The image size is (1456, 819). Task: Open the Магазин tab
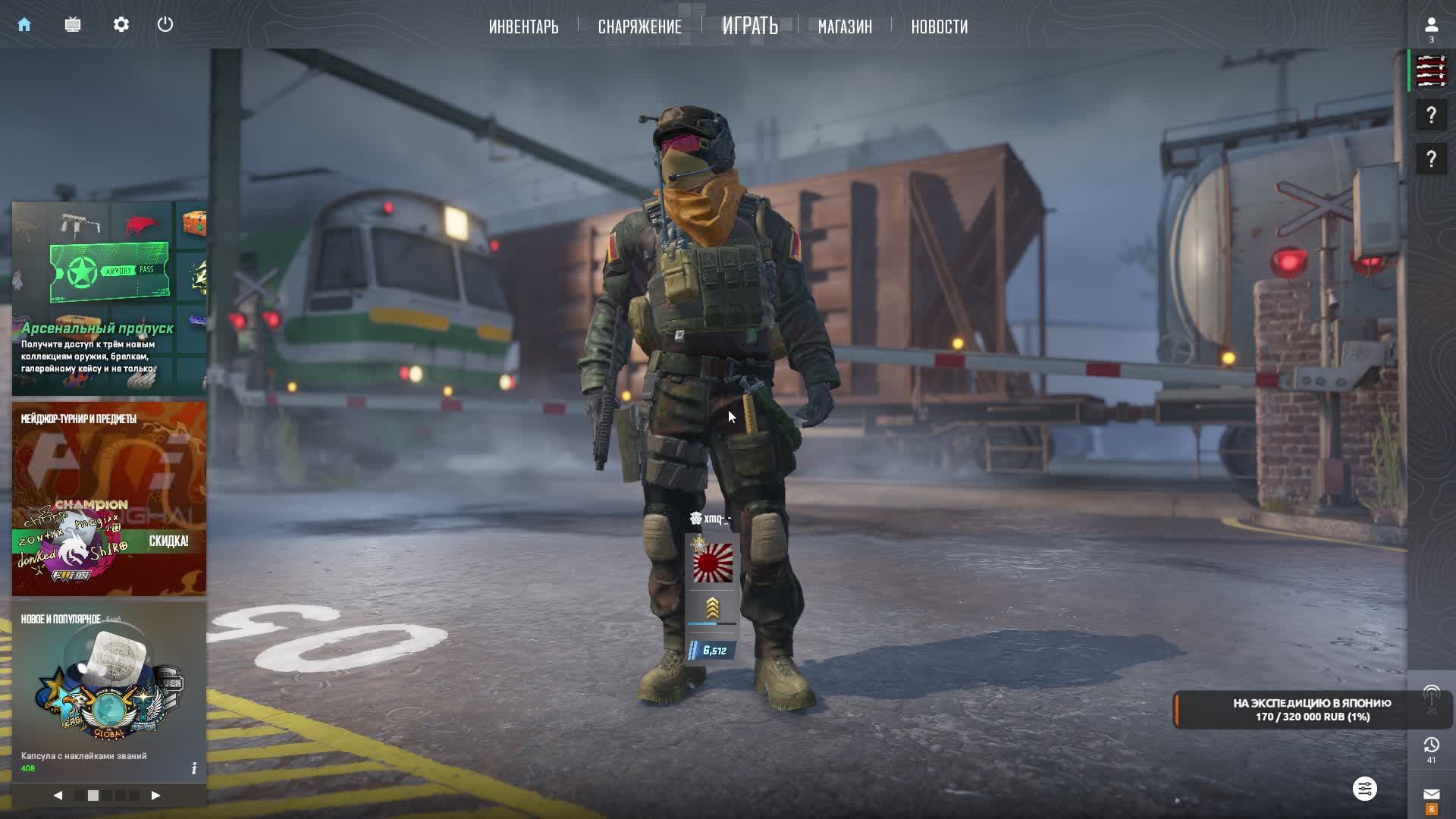point(845,27)
